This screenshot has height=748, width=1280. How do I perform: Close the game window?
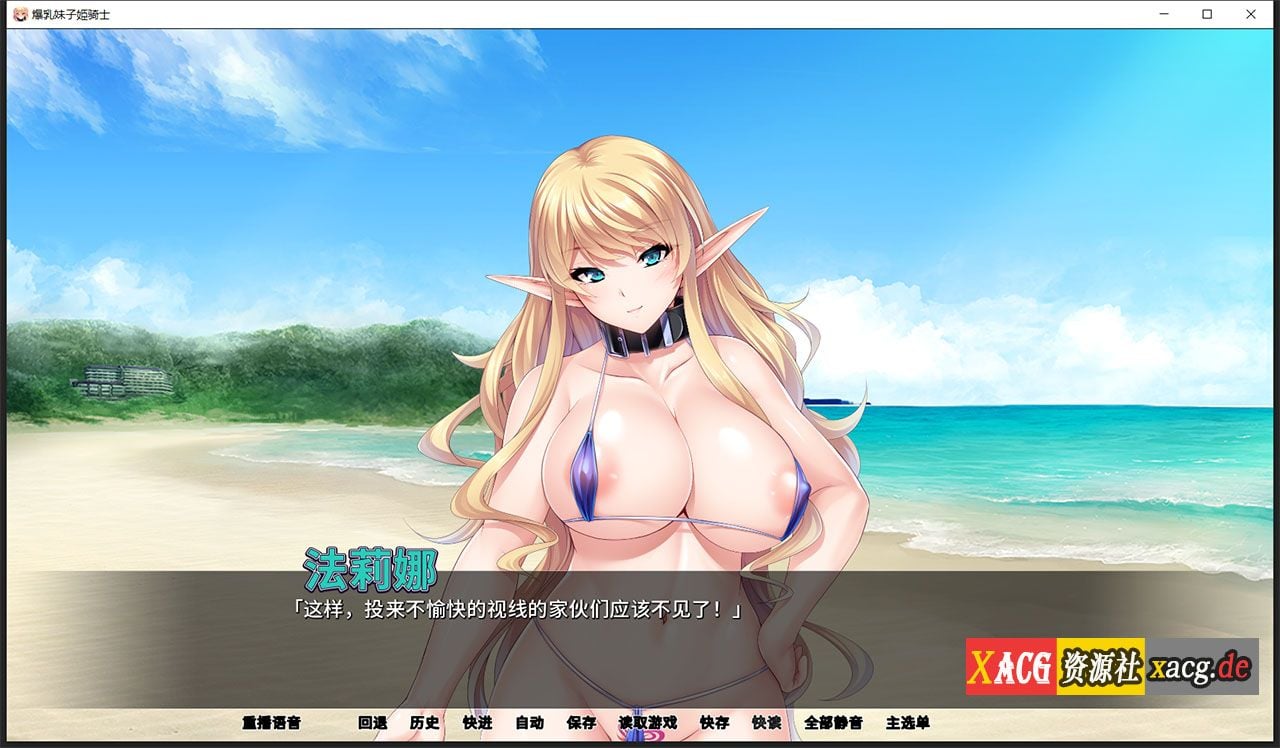point(1250,14)
